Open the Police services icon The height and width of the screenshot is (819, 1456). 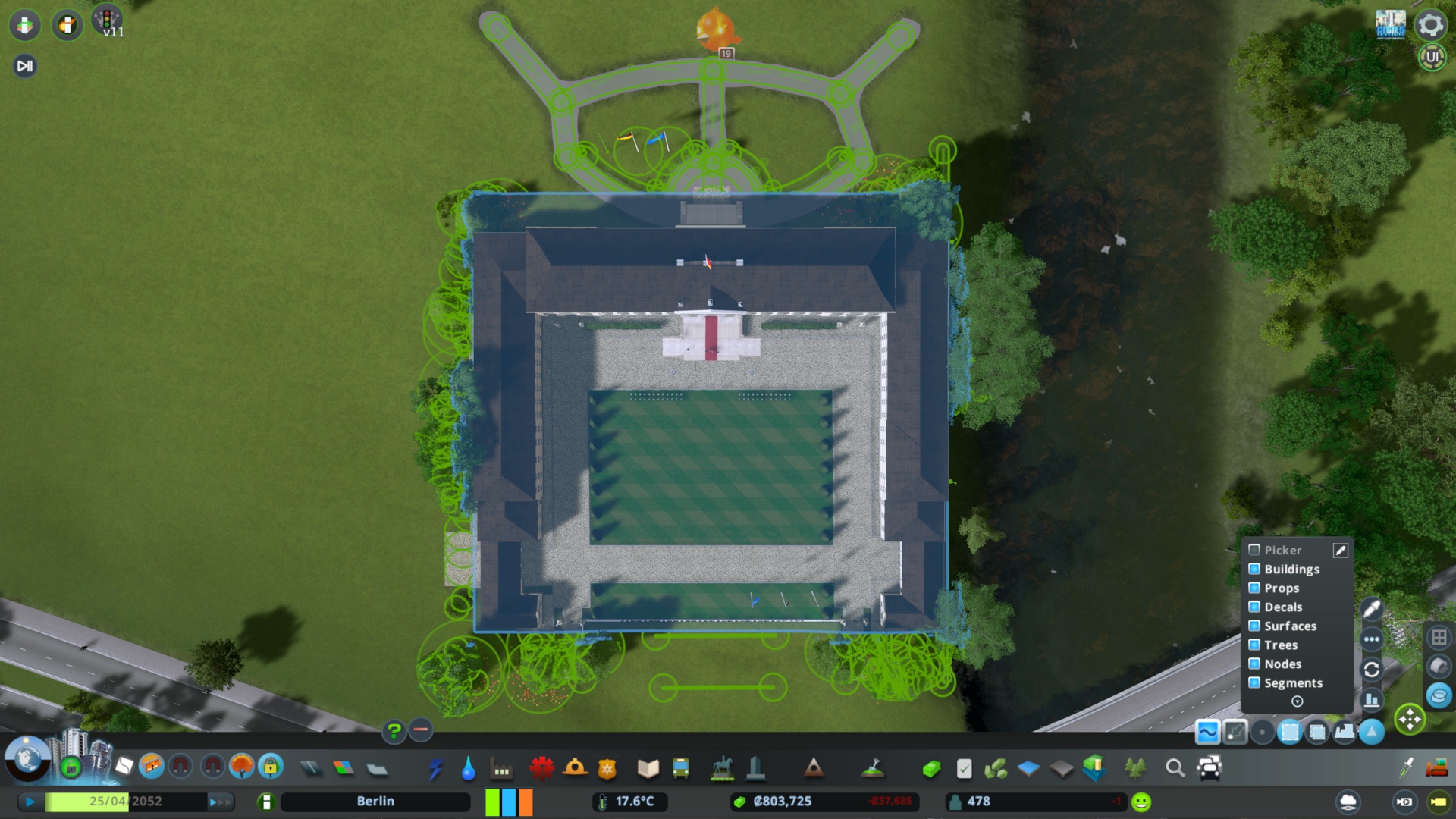pyautogui.click(x=606, y=768)
